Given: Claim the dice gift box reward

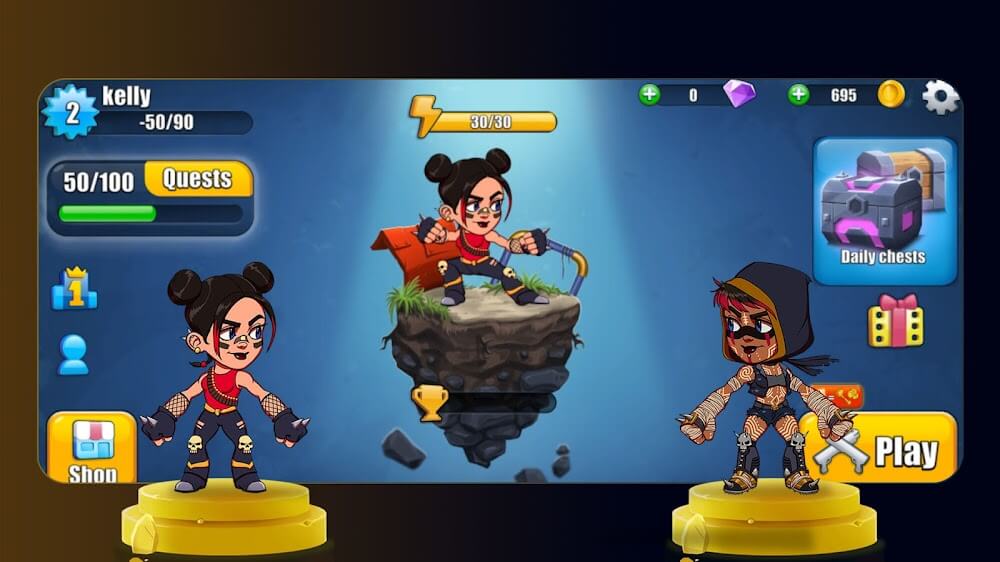Looking at the screenshot, I should (895, 321).
